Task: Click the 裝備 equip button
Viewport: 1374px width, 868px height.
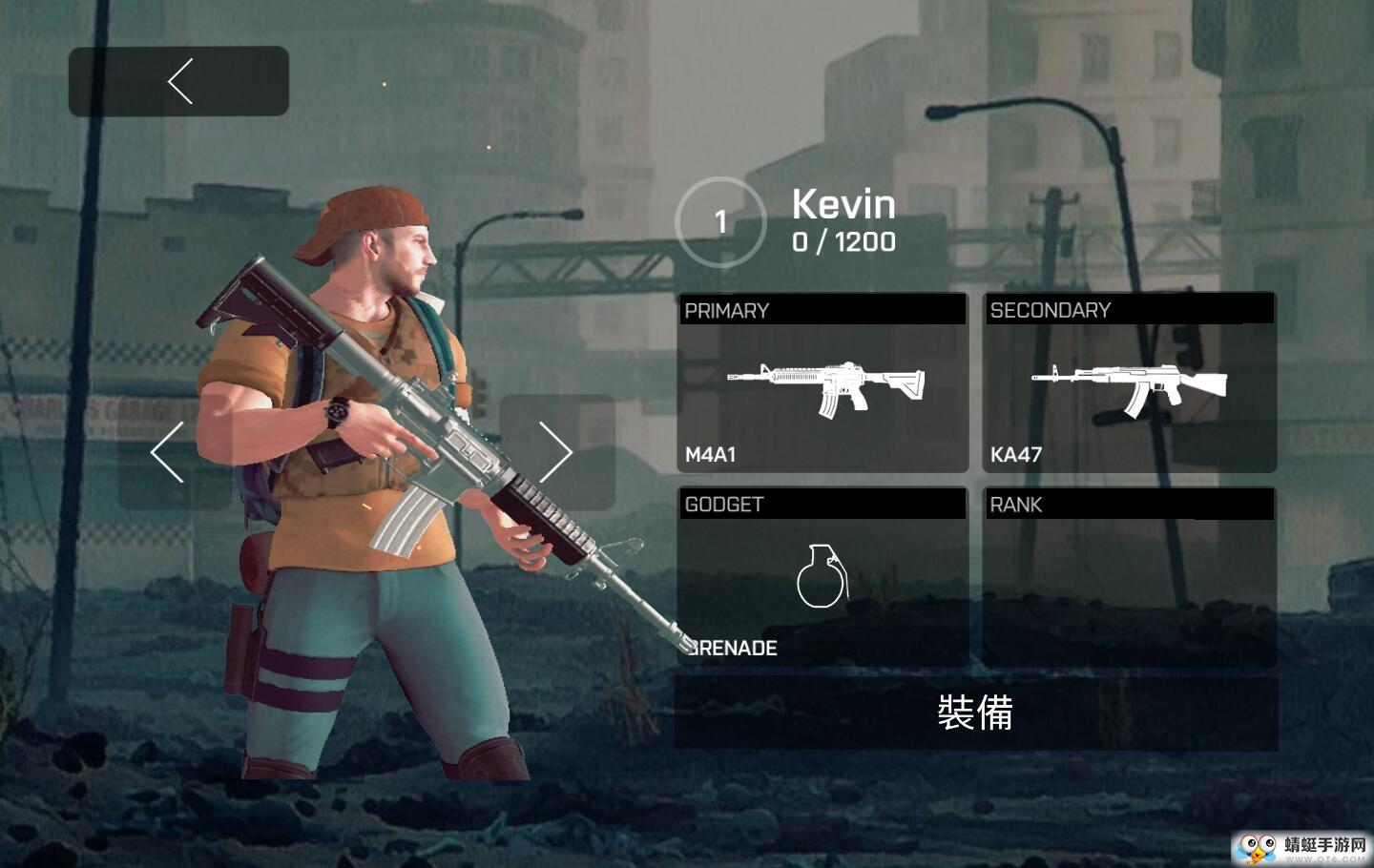Action: point(975,713)
